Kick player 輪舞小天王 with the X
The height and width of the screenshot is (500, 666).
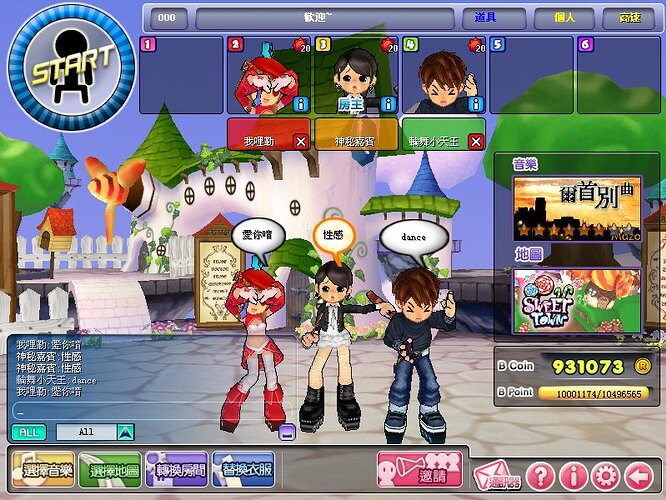(475, 142)
